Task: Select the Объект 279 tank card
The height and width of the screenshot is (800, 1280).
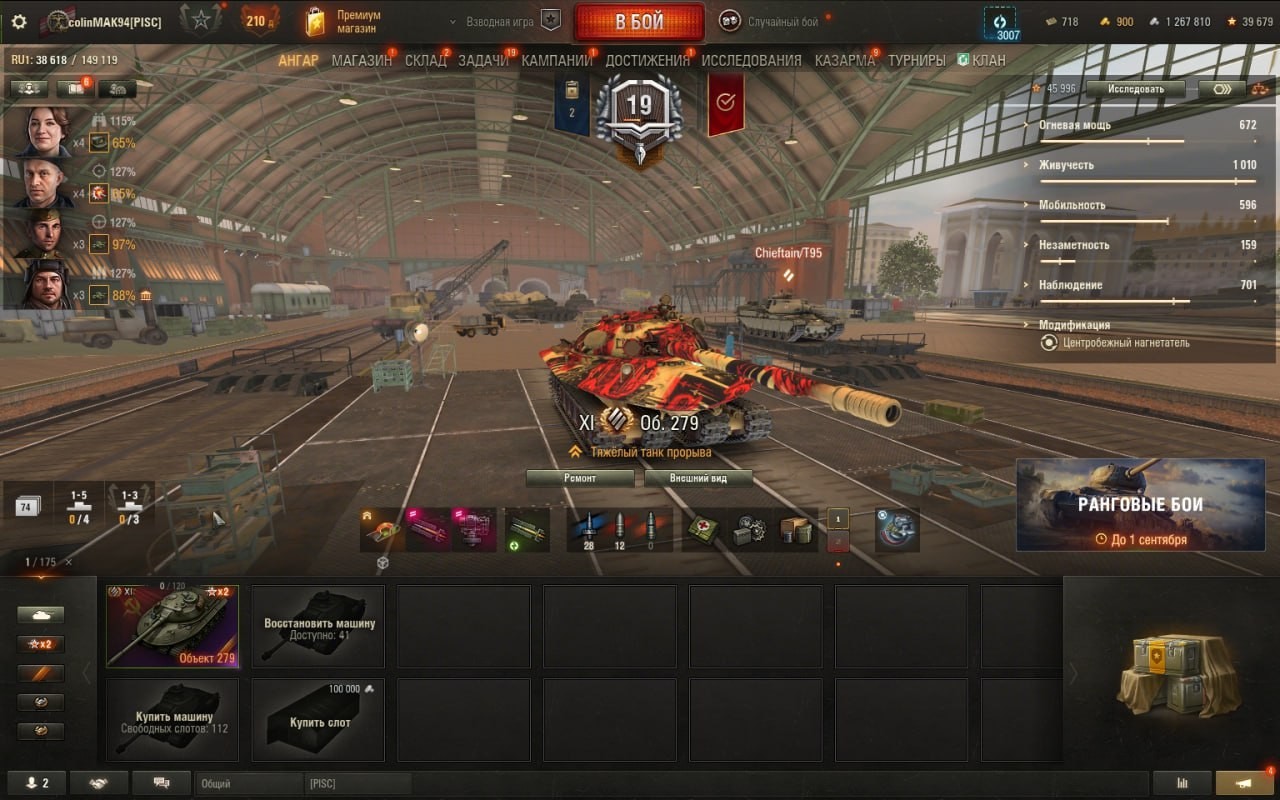Action: [172, 626]
